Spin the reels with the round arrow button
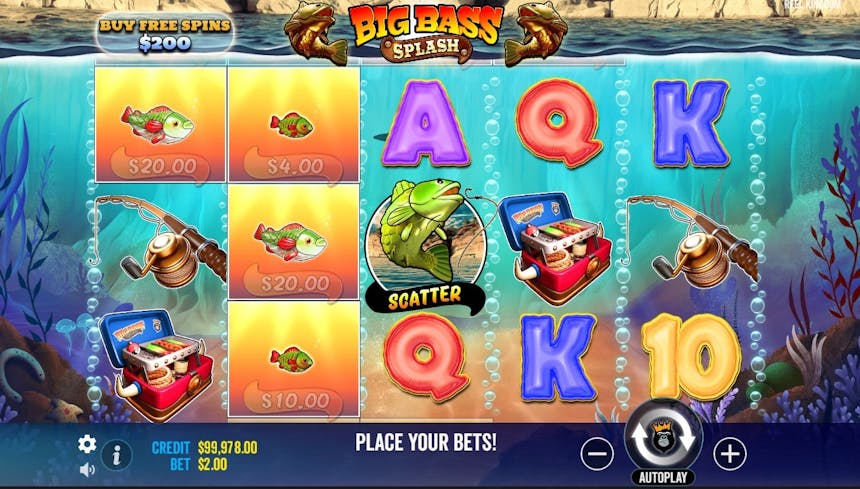 663,438
